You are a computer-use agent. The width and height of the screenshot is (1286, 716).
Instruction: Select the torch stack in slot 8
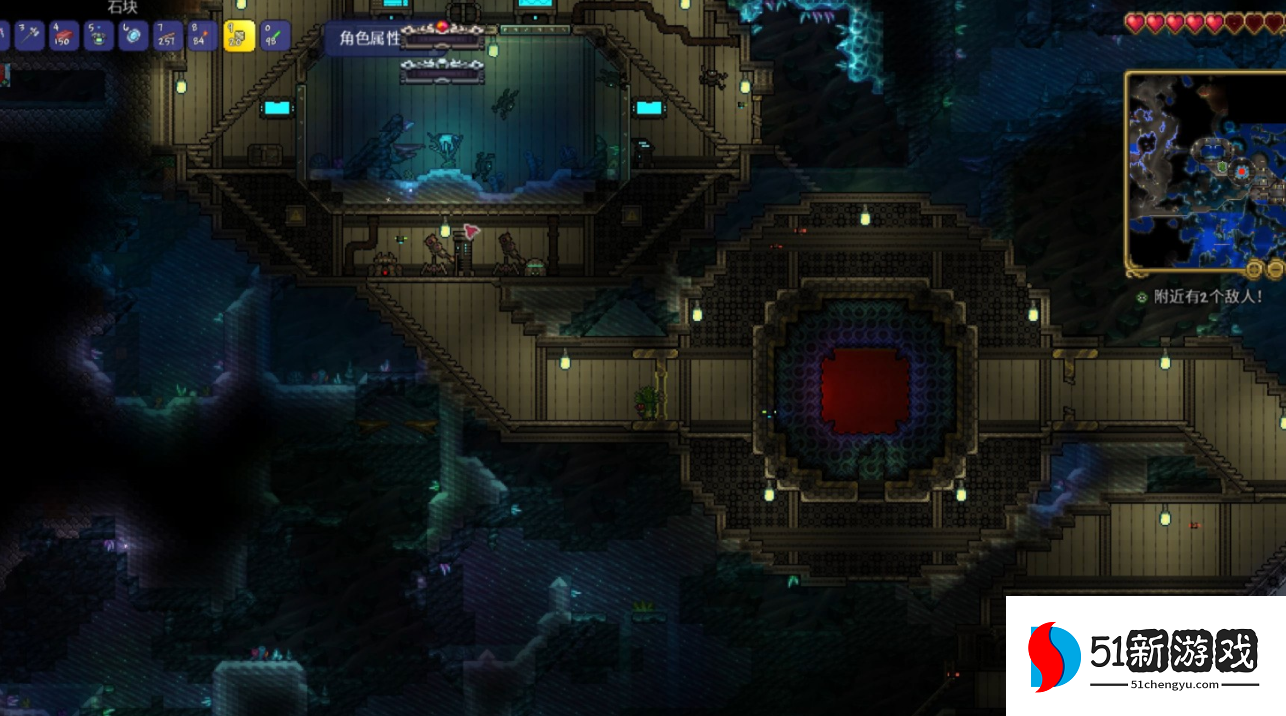(x=202, y=36)
